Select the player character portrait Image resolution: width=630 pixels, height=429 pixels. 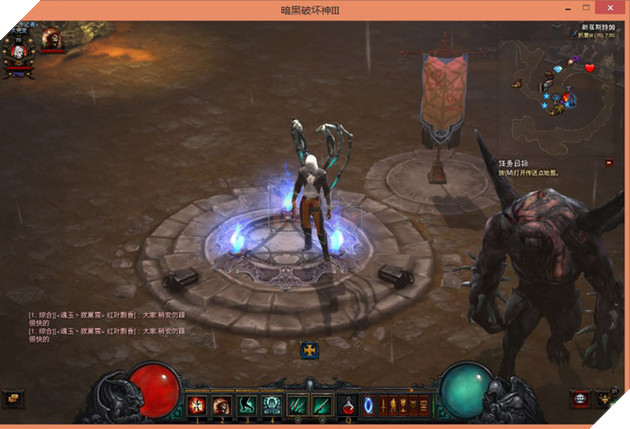click(18, 51)
